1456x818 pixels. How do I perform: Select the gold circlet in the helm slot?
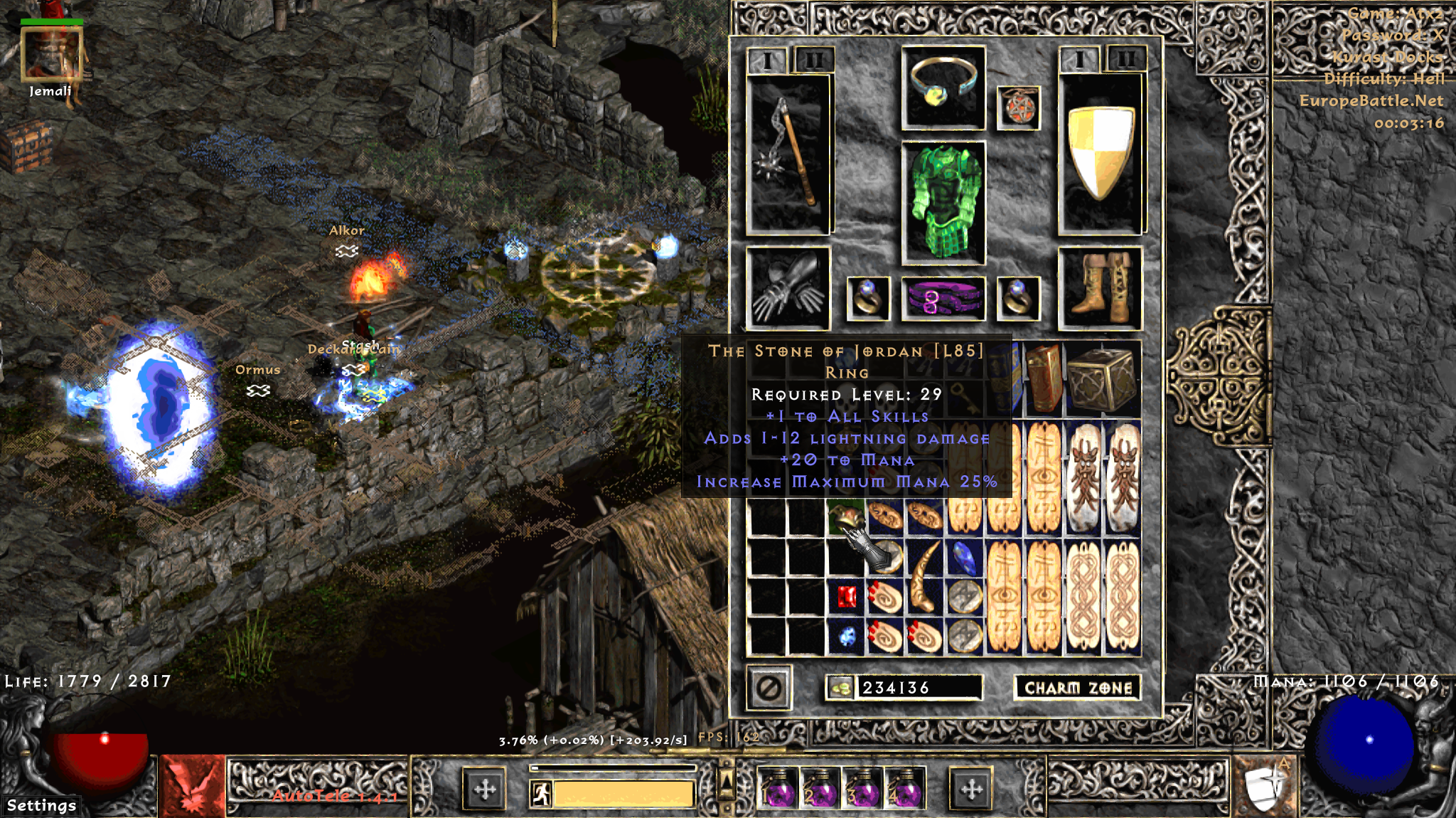click(943, 87)
